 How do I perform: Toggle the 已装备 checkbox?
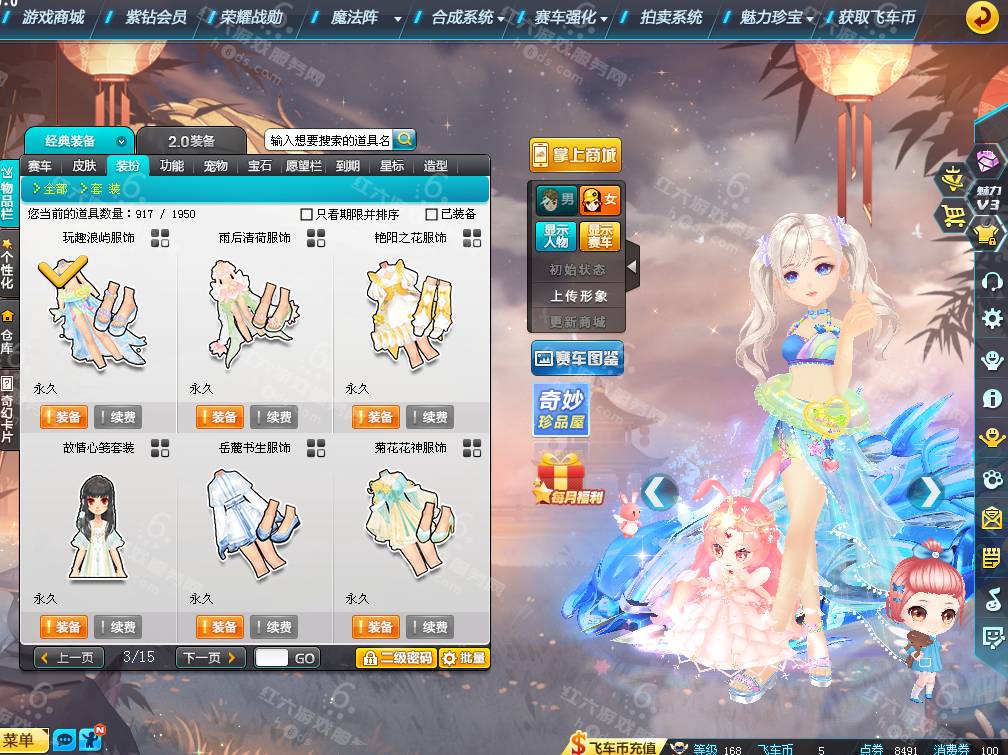click(432, 214)
